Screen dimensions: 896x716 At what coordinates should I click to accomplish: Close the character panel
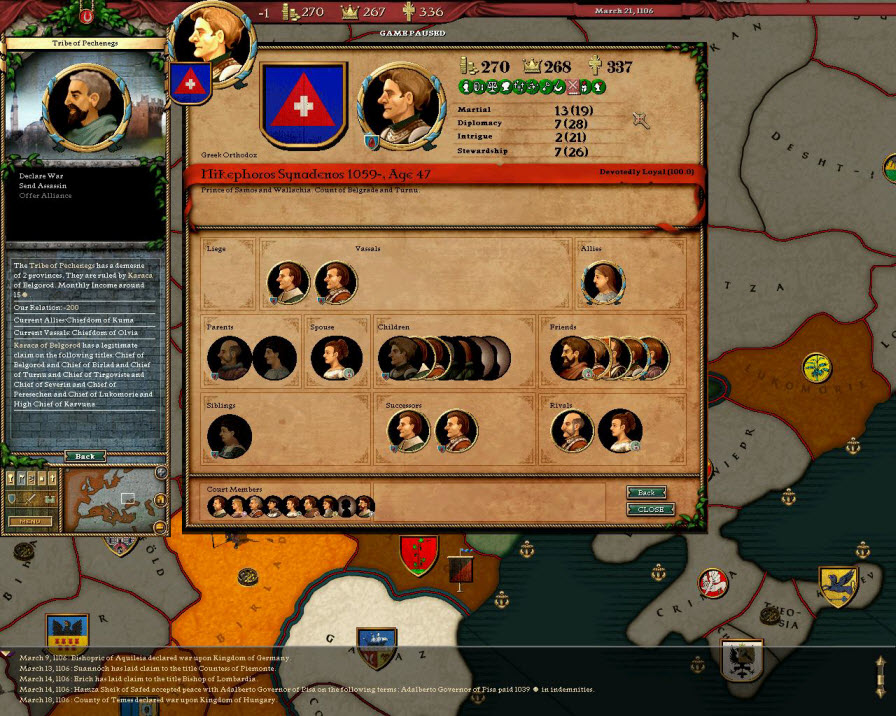click(650, 509)
